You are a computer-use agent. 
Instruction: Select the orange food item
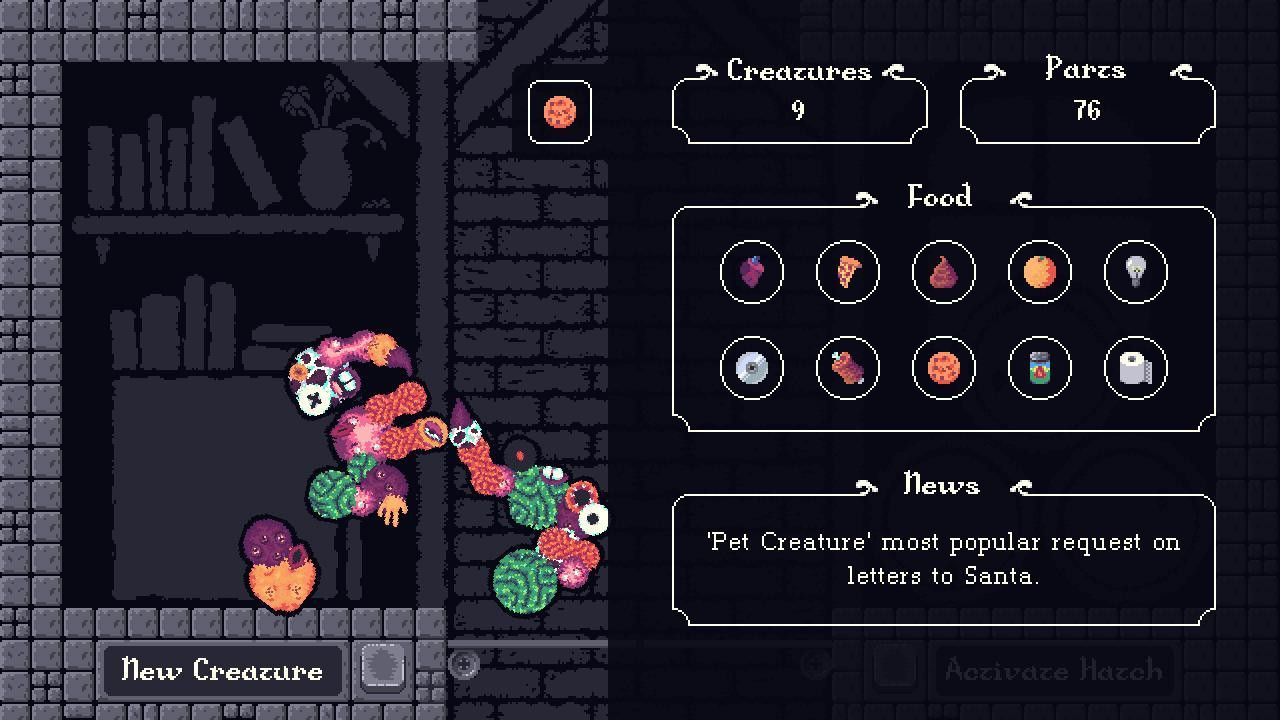[1039, 272]
